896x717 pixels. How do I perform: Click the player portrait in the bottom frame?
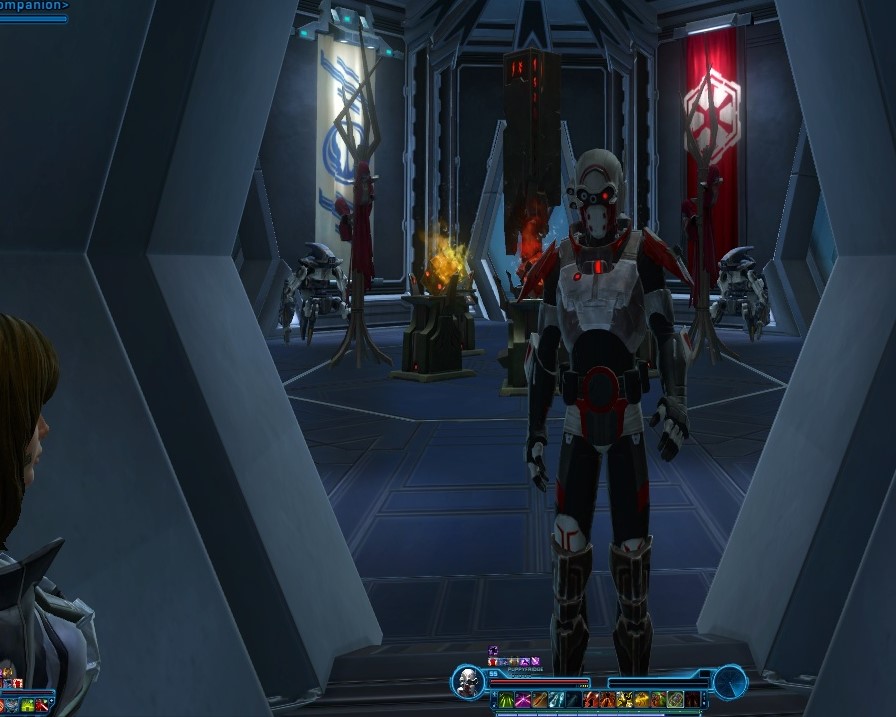(x=467, y=682)
